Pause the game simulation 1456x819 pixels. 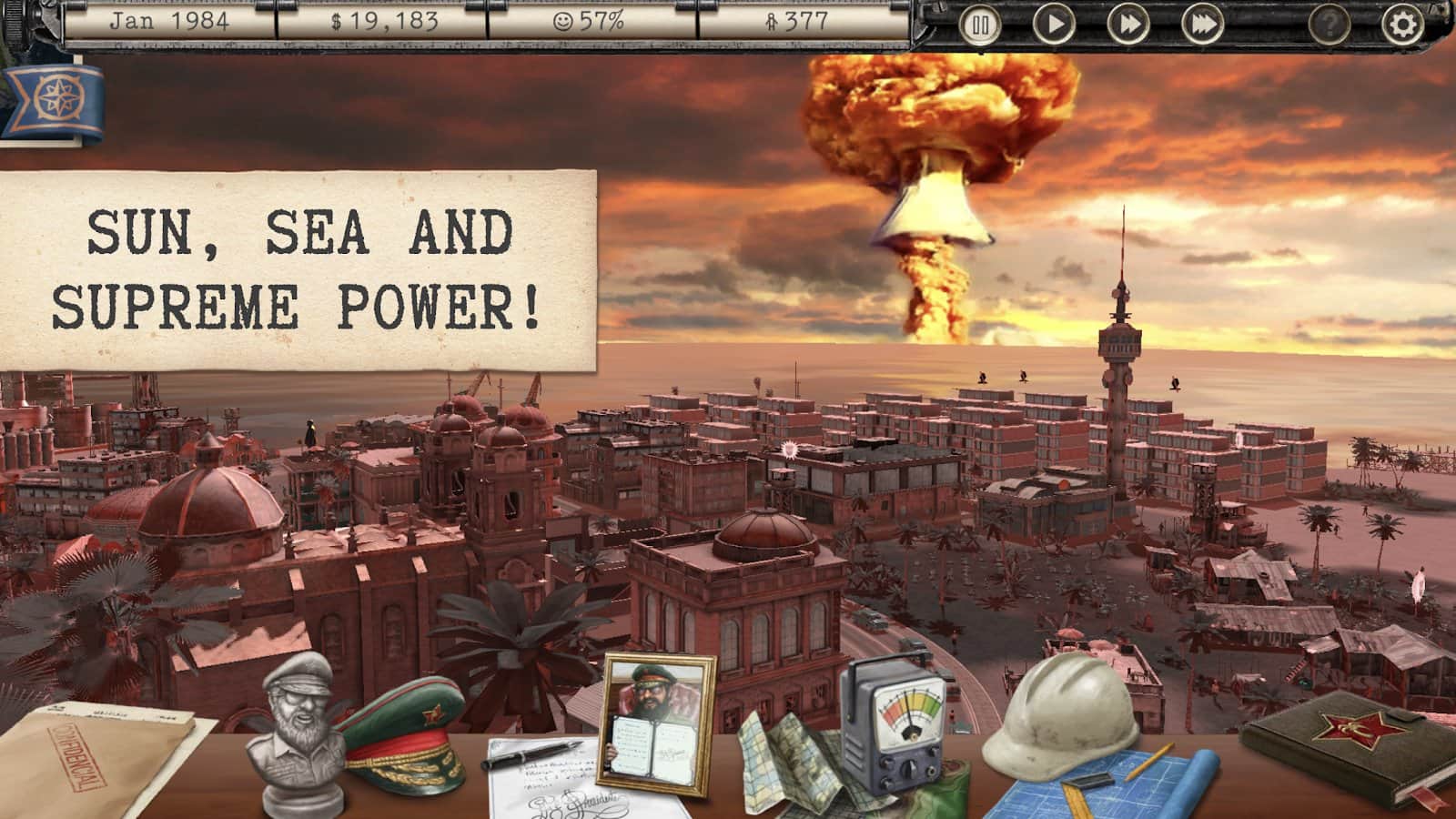980,25
